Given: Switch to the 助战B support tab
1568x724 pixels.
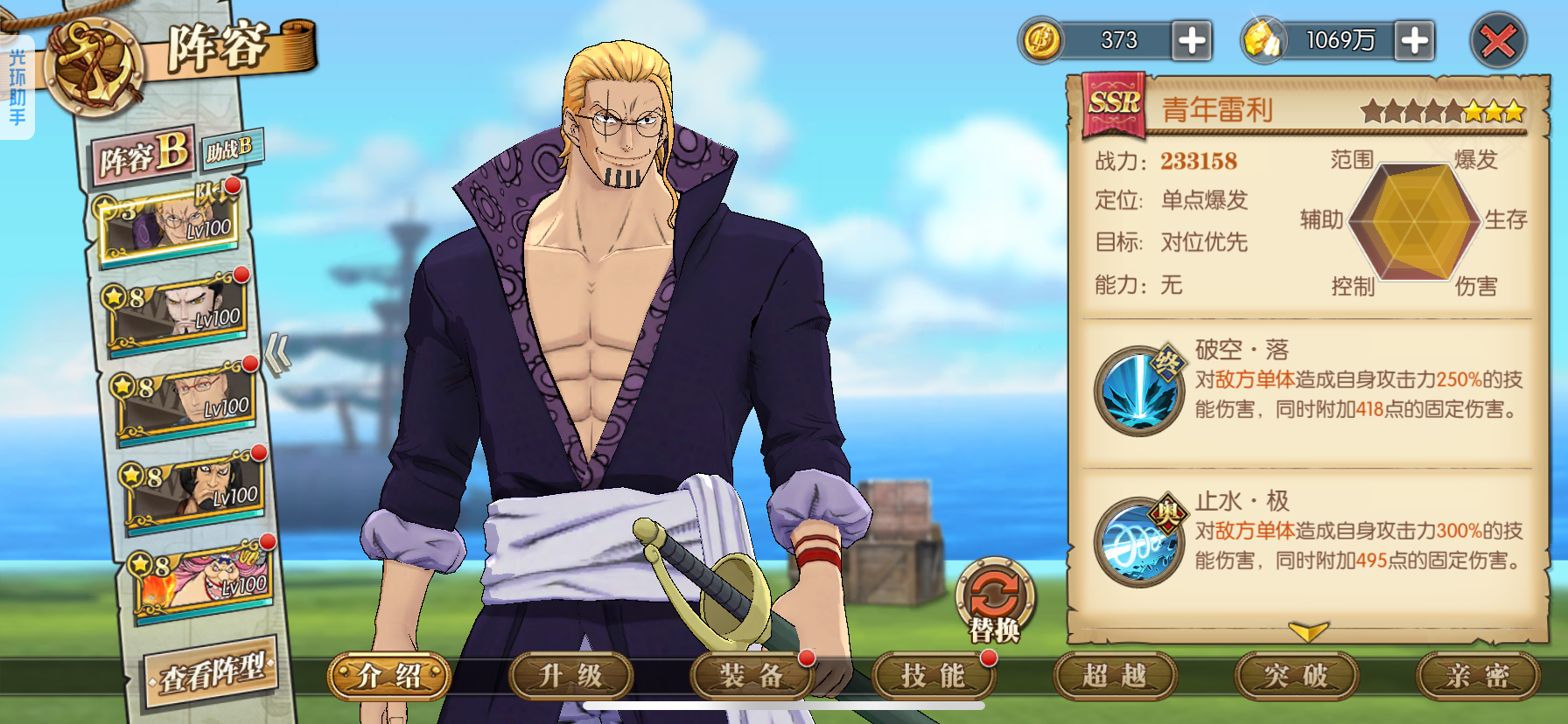Looking at the screenshot, I should pos(230,150).
